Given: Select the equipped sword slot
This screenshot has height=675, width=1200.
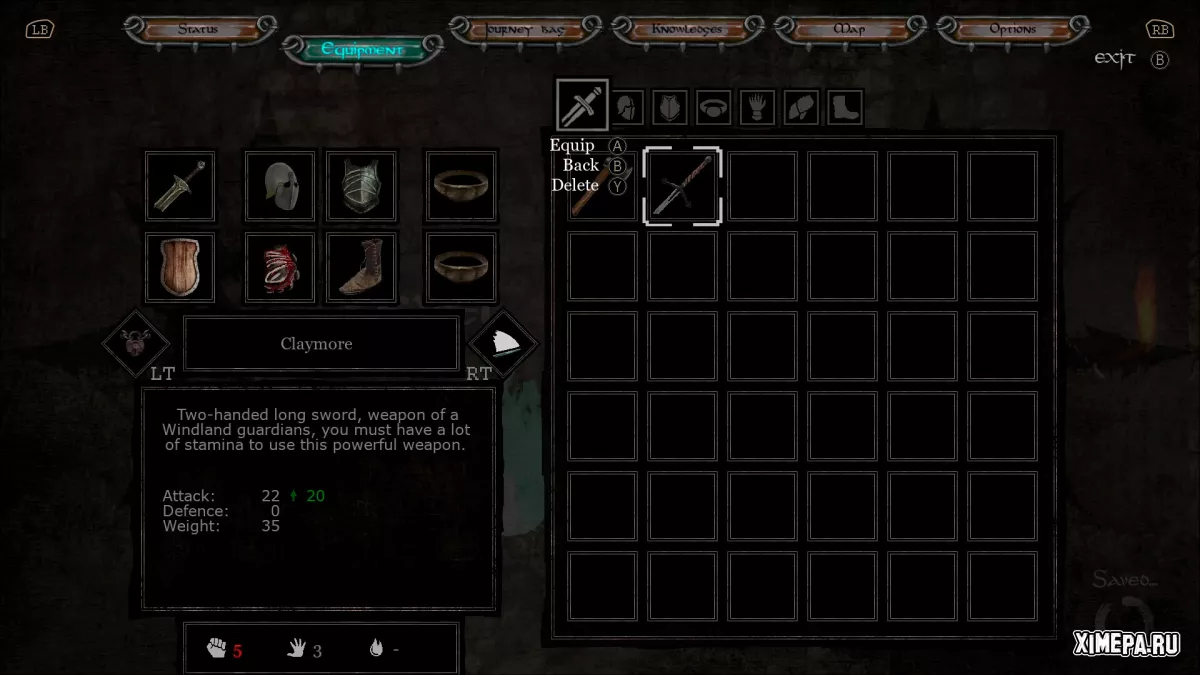Looking at the screenshot, I should tap(180, 186).
